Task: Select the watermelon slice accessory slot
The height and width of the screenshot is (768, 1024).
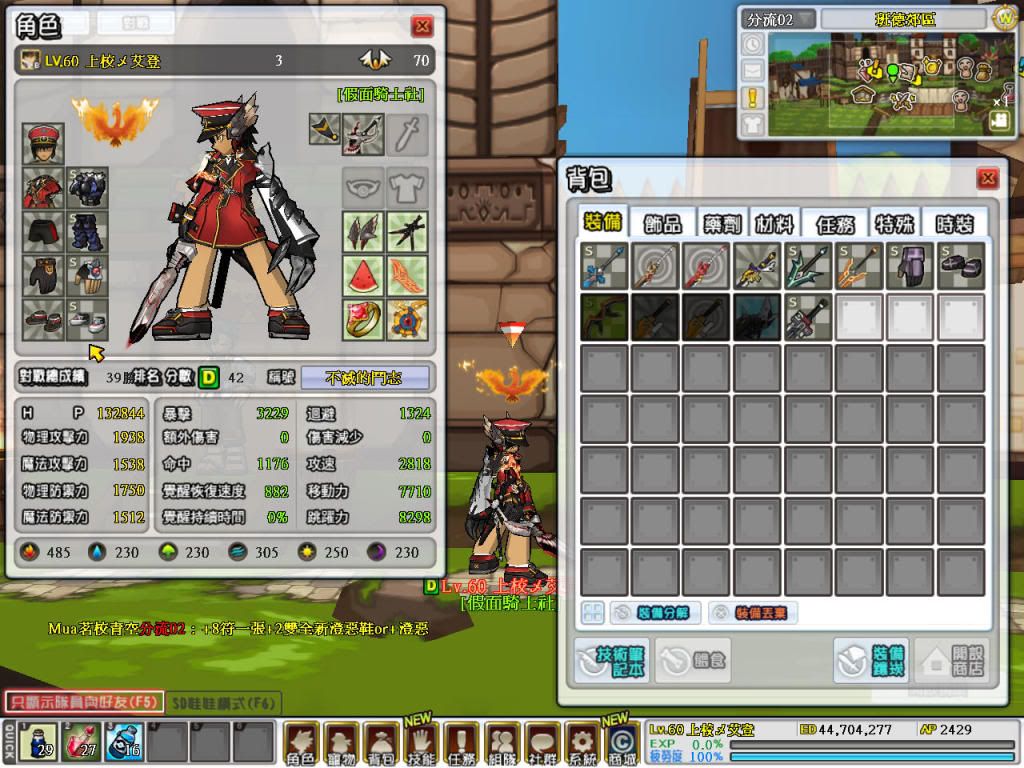Action: pos(364,276)
